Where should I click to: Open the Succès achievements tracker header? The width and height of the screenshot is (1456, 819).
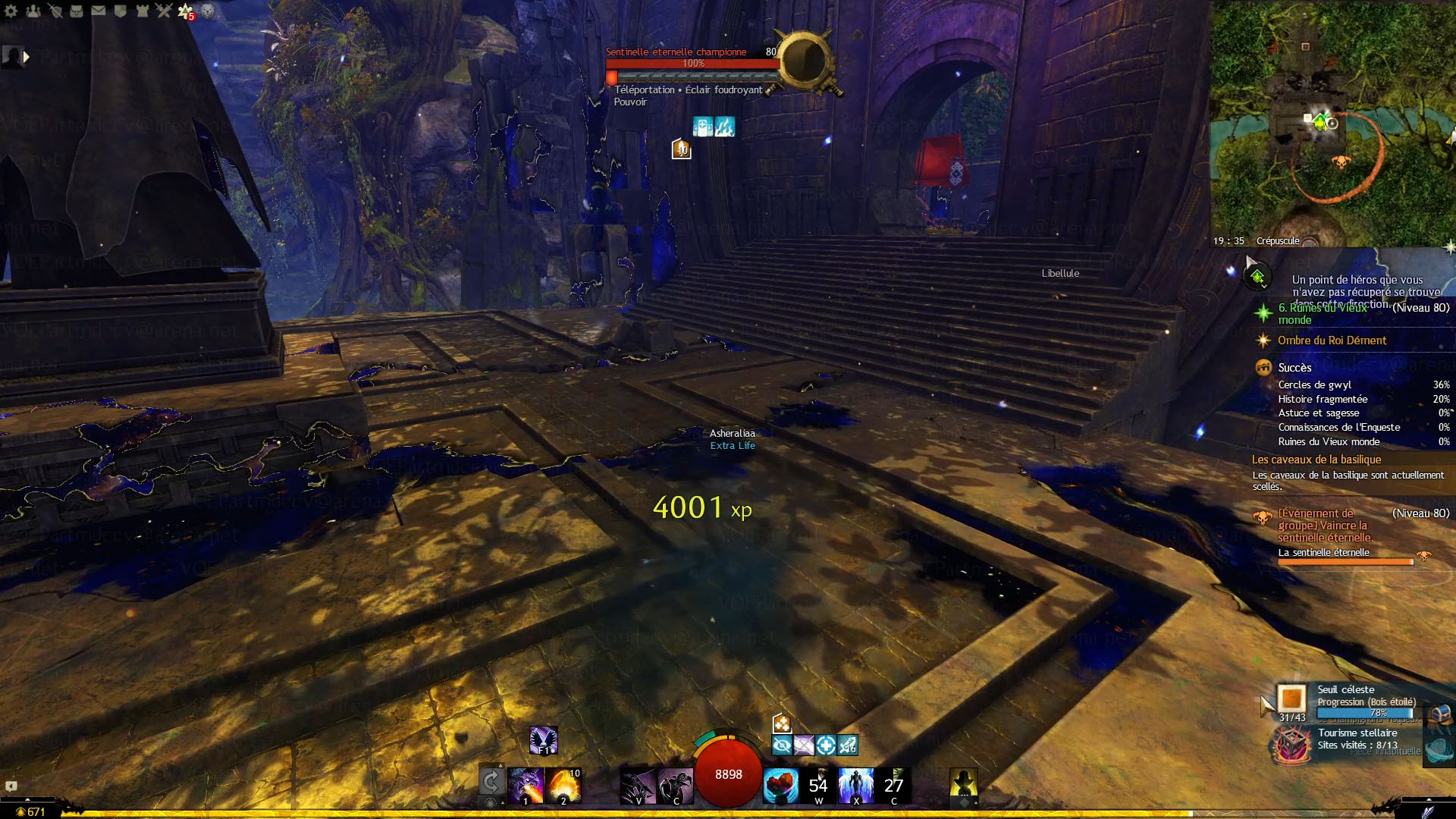pyautogui.click(x=1294, y=368)
